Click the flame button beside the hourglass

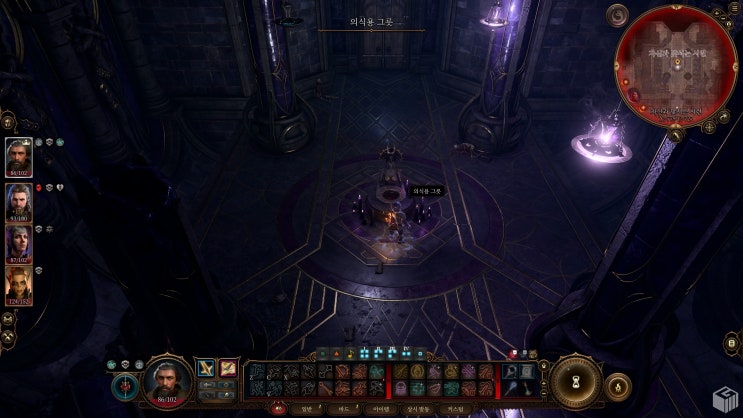(x=618, y=384)
